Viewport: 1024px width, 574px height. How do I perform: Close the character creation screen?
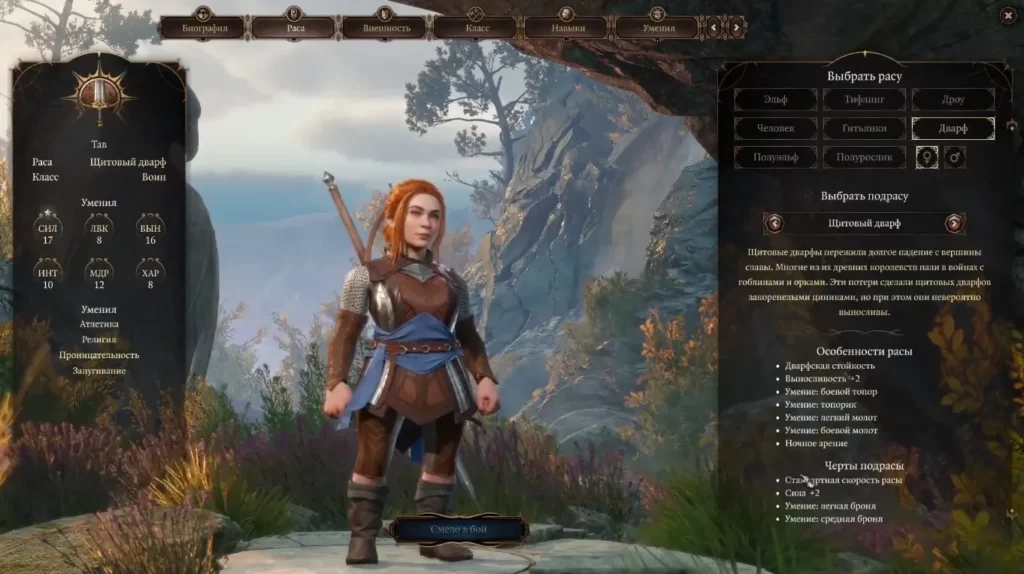coord(1005,15)
